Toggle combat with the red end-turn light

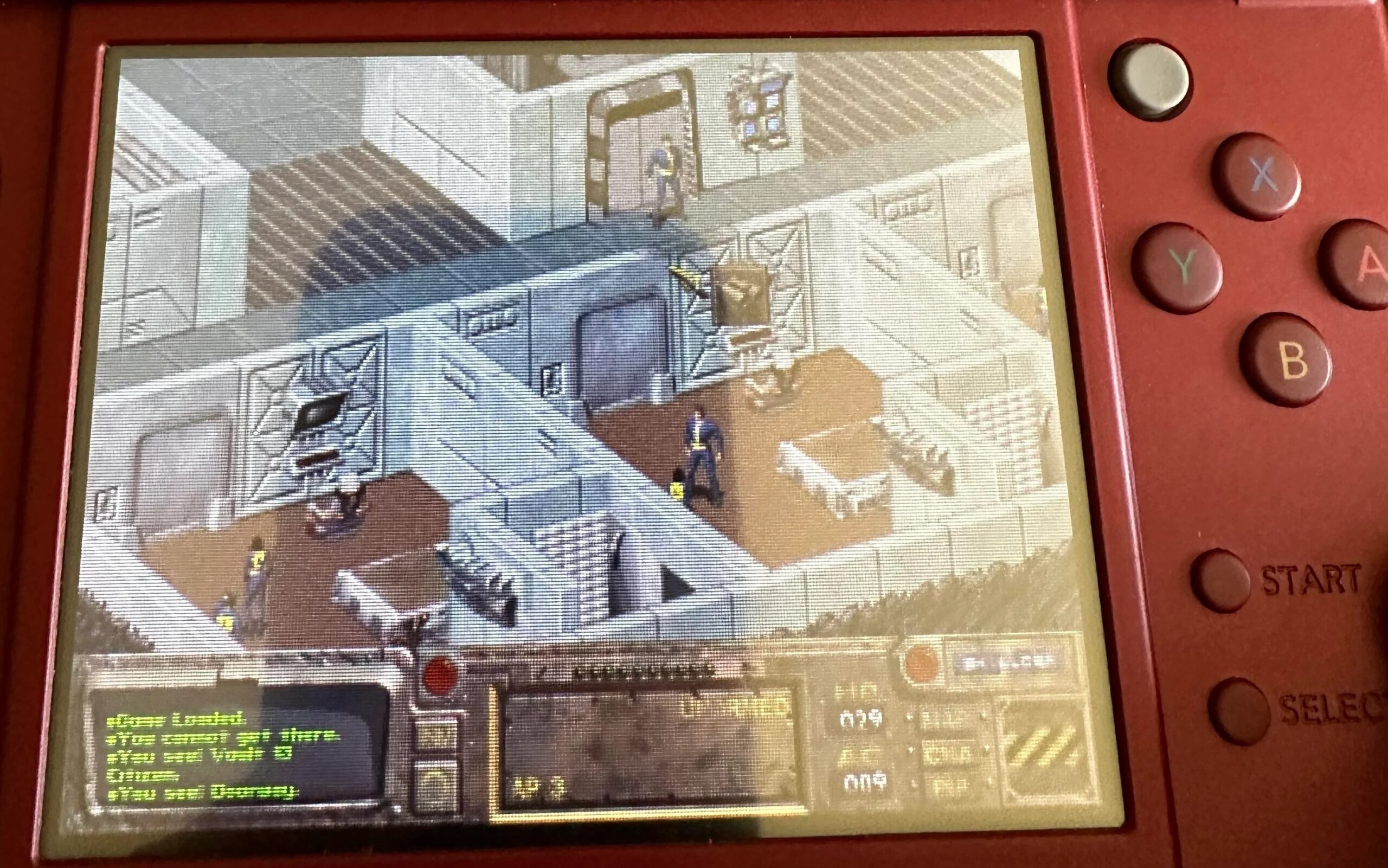tap(440, 676)
